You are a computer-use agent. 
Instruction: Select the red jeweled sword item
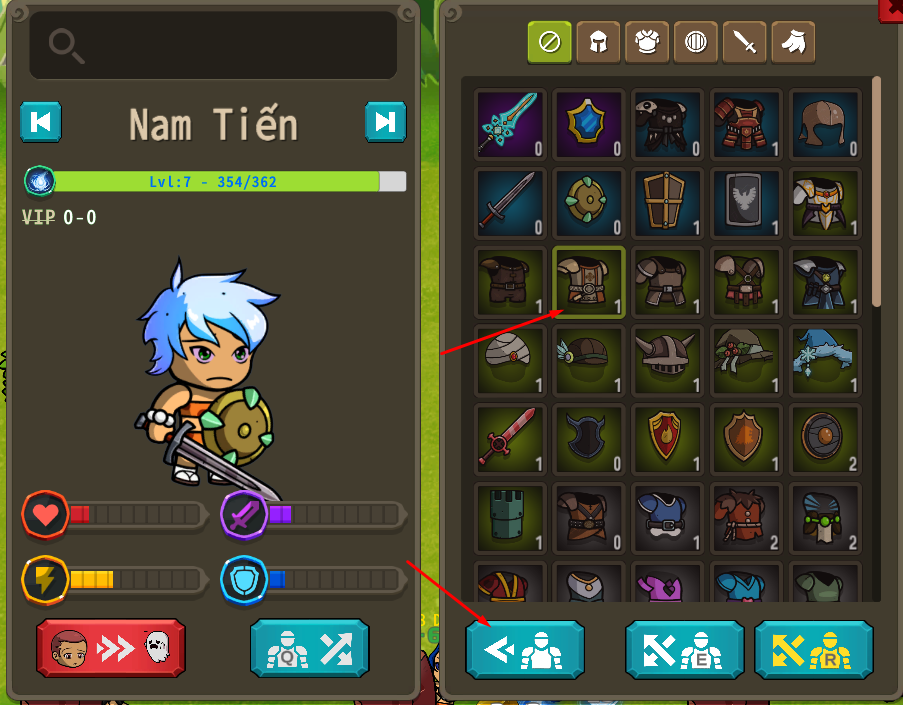(511, 438)
